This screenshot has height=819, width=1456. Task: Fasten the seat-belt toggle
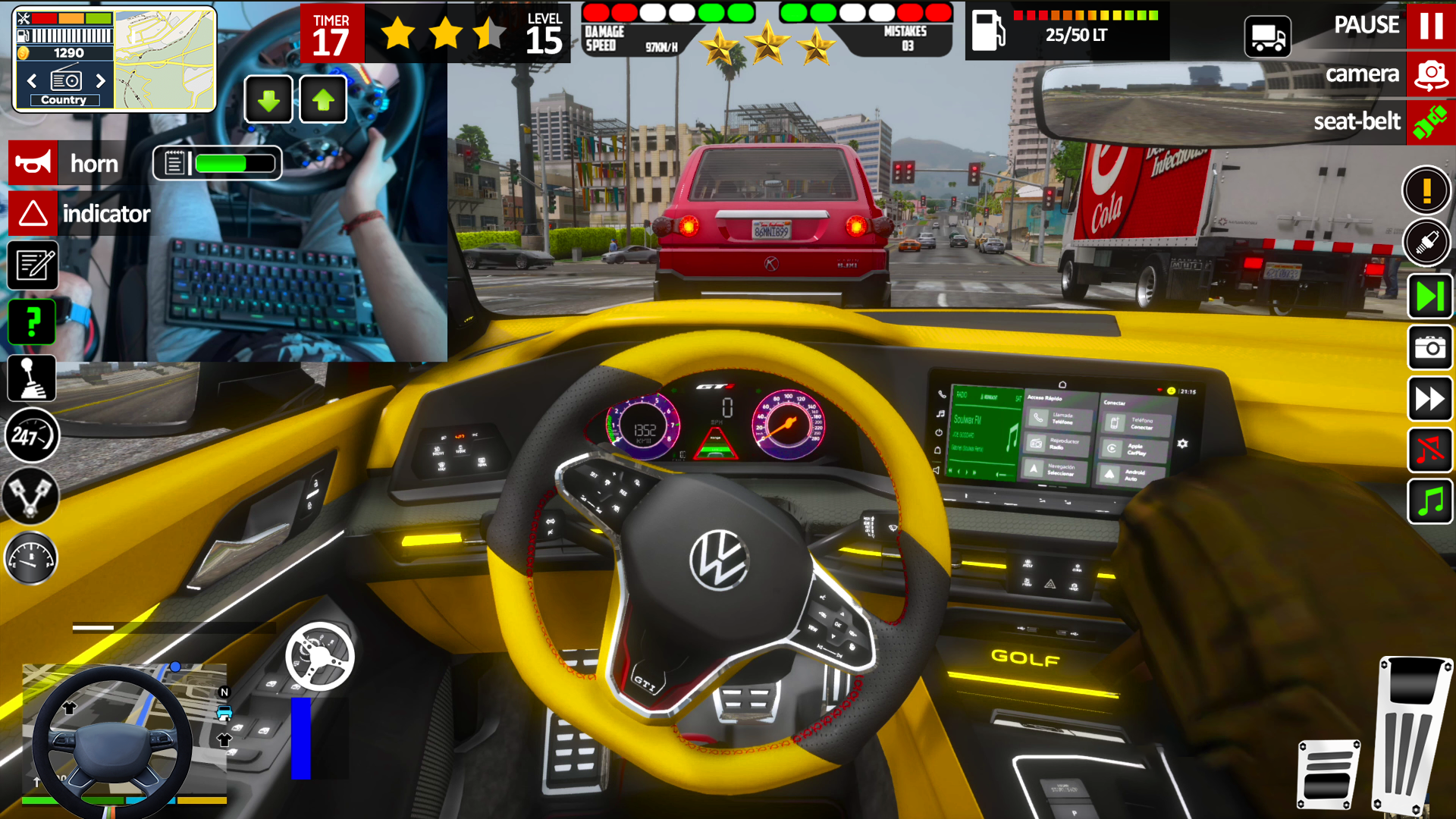click(1432, 121)
